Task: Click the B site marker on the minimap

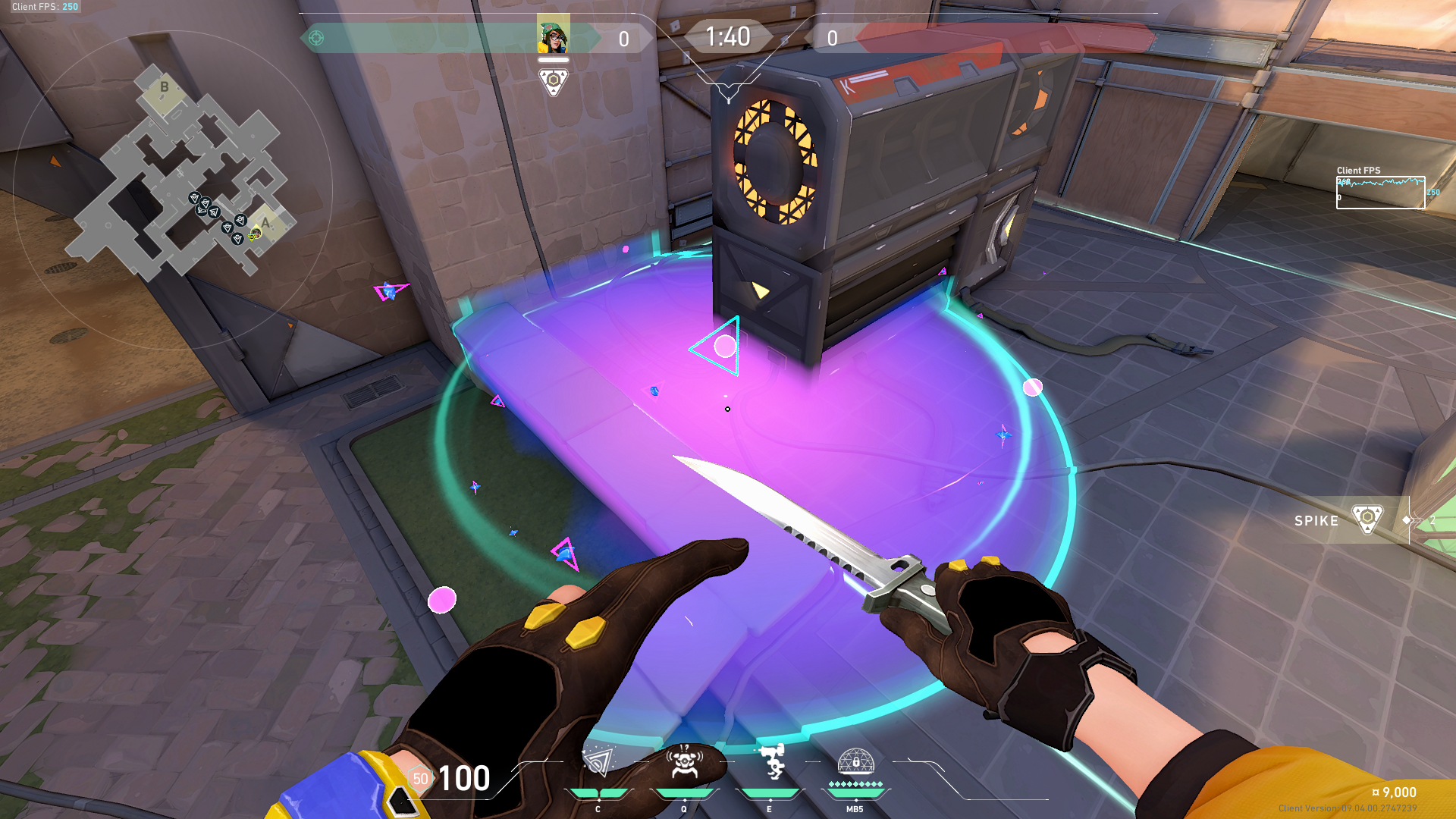Action: pyautogui.click(x=164, y=88)
